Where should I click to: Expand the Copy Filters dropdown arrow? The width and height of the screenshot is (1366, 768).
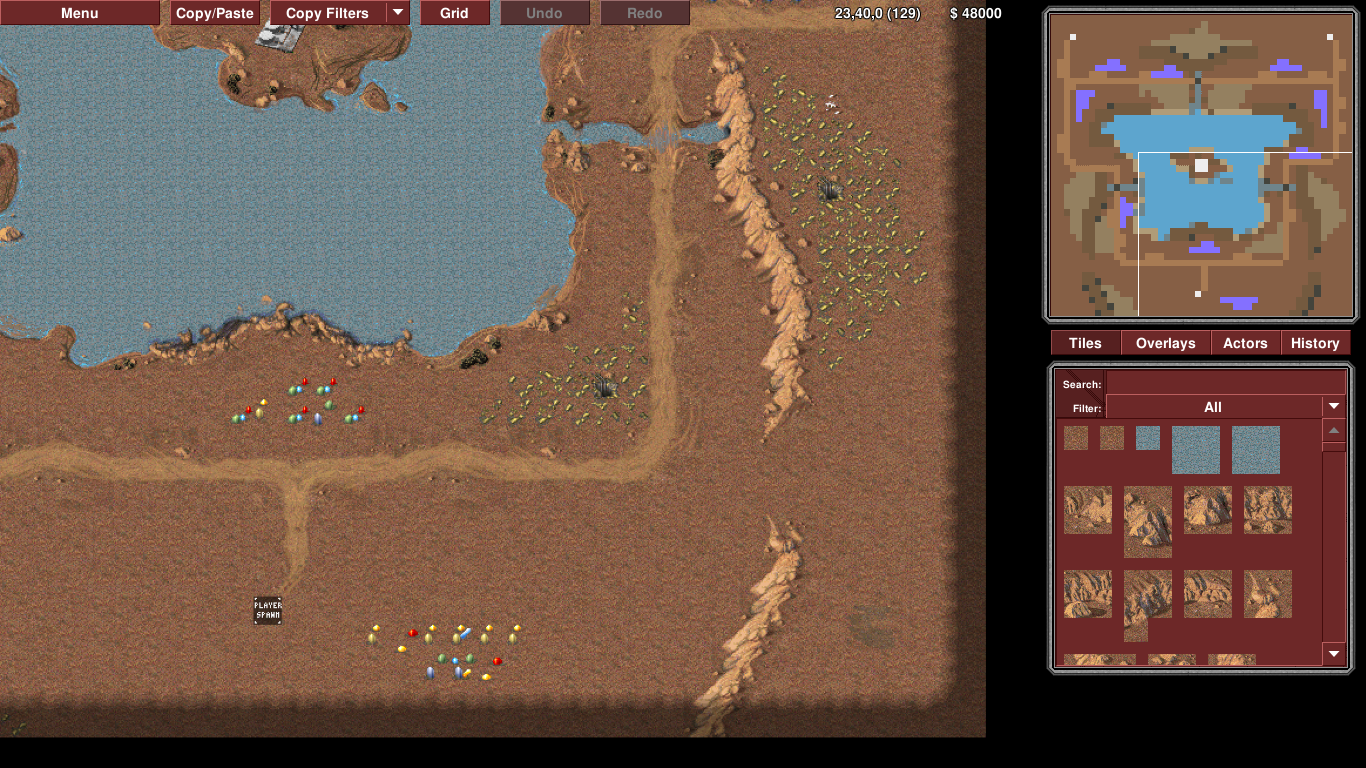(398, 13)
